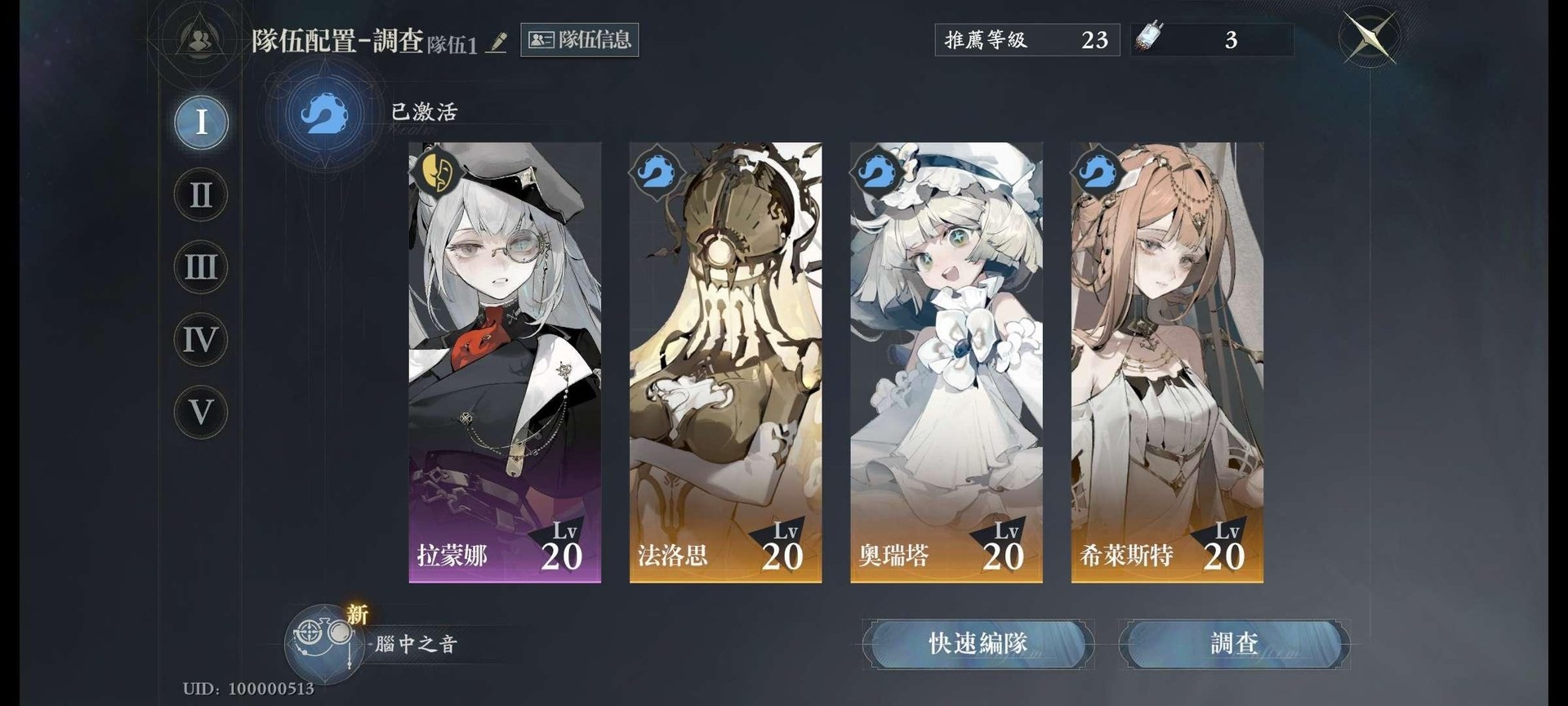Switch to team slot II
The image size is (1568, 706).
point(198,194)
